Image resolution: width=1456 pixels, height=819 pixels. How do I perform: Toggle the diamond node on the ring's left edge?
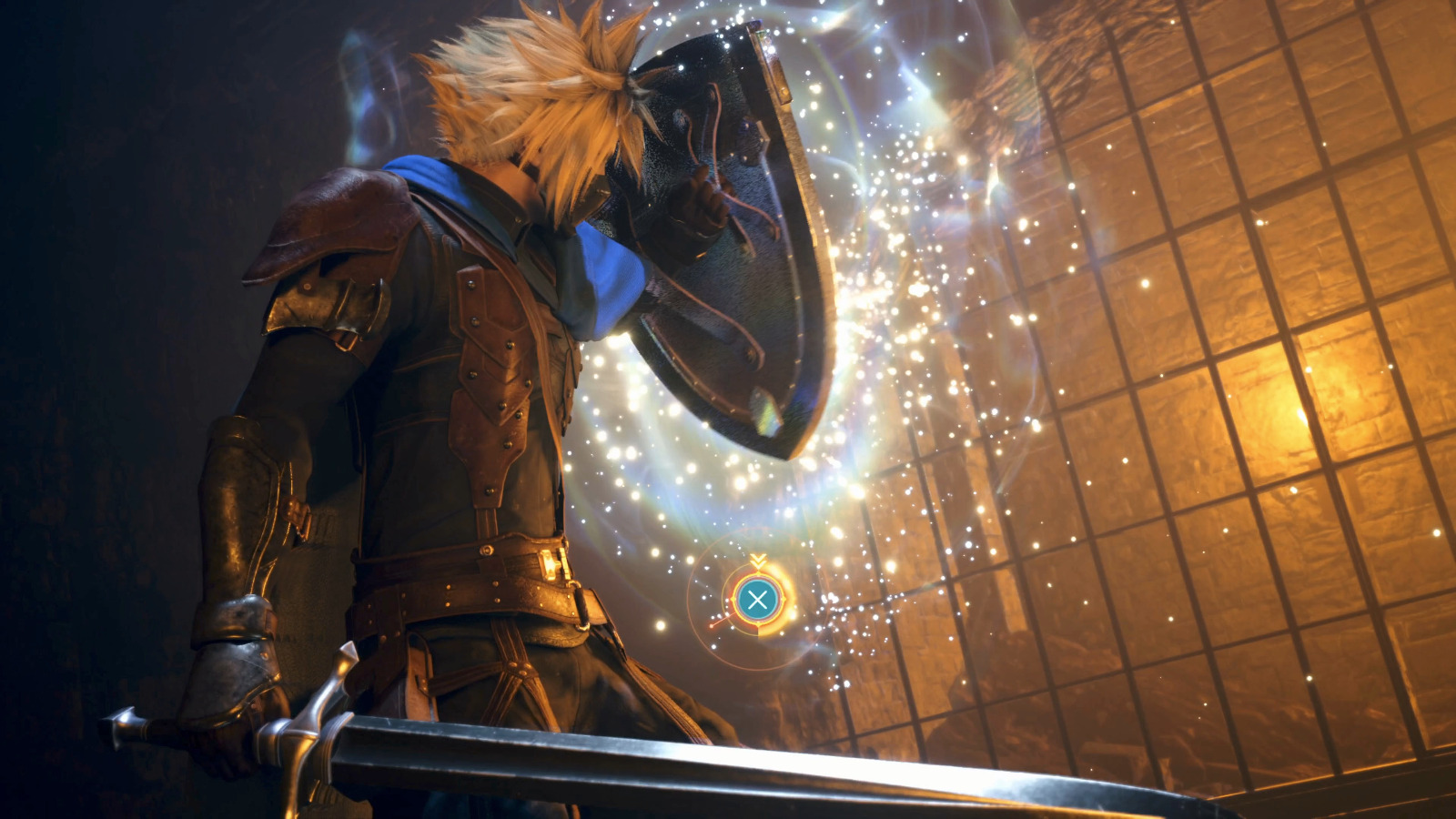[x=733, y=599]
